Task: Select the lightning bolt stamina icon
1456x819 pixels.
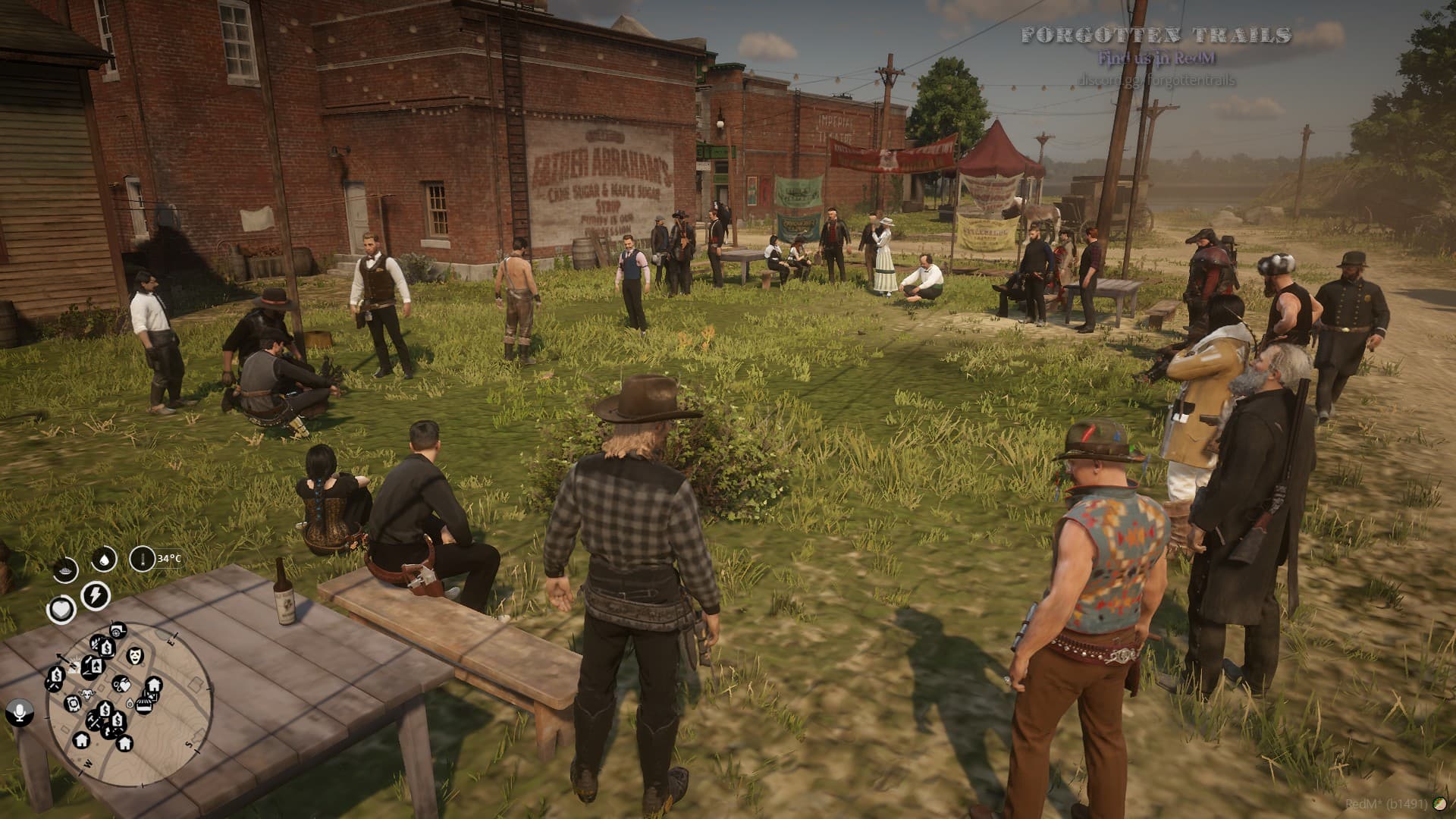Action: tap(95, 595)
